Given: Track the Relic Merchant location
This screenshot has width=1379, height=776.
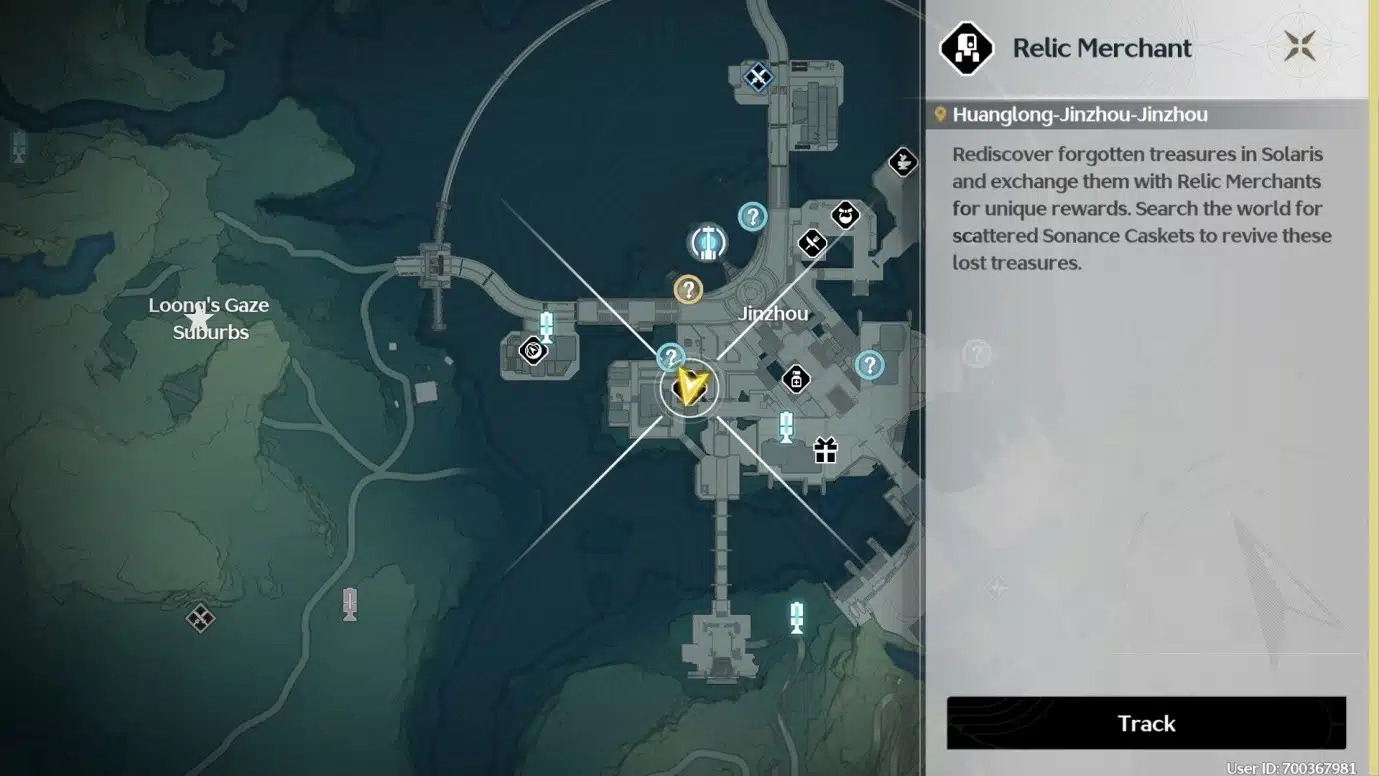Looking at the screenshot, I should point(1146,723).
